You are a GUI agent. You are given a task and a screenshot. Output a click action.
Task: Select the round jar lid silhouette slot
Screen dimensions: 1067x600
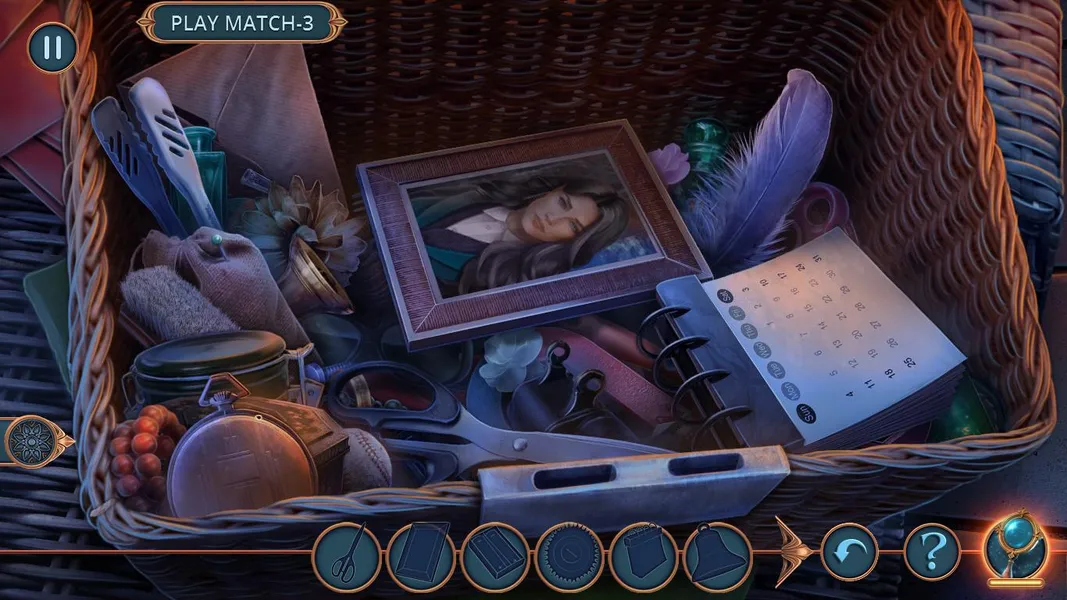[x=569, y=557]
